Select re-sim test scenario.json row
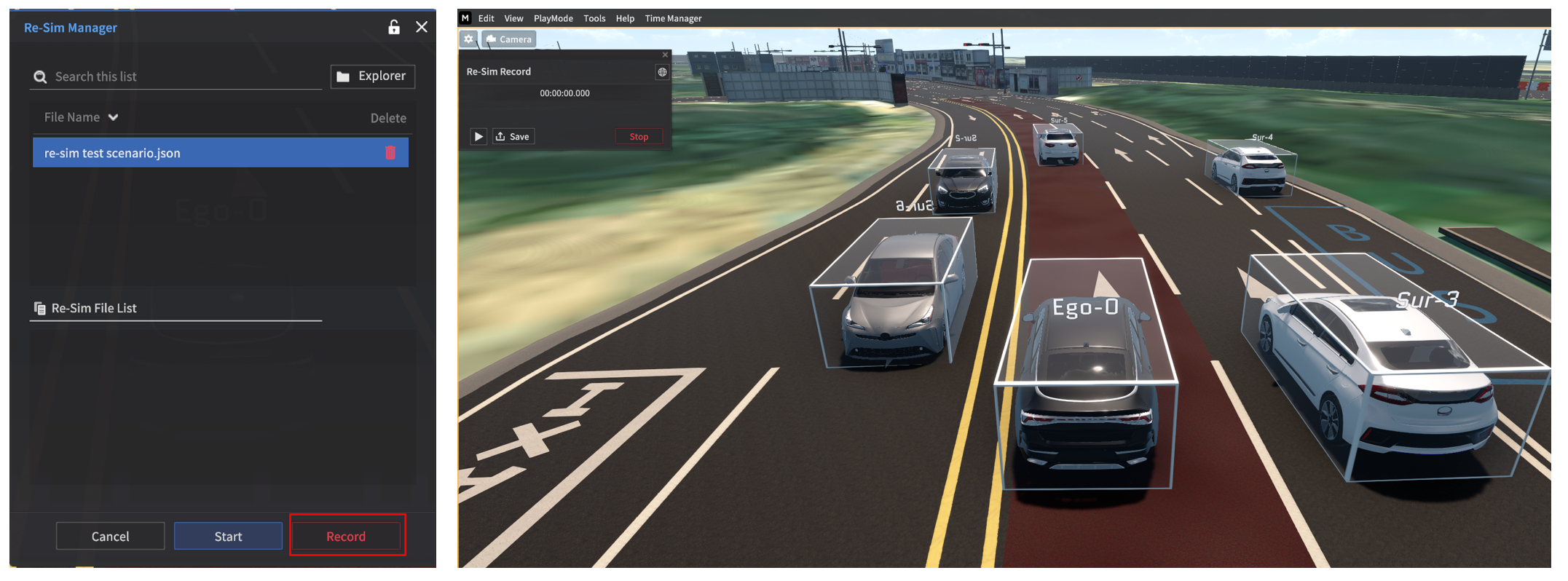1568x581 pixels. (x=204, y=153)
